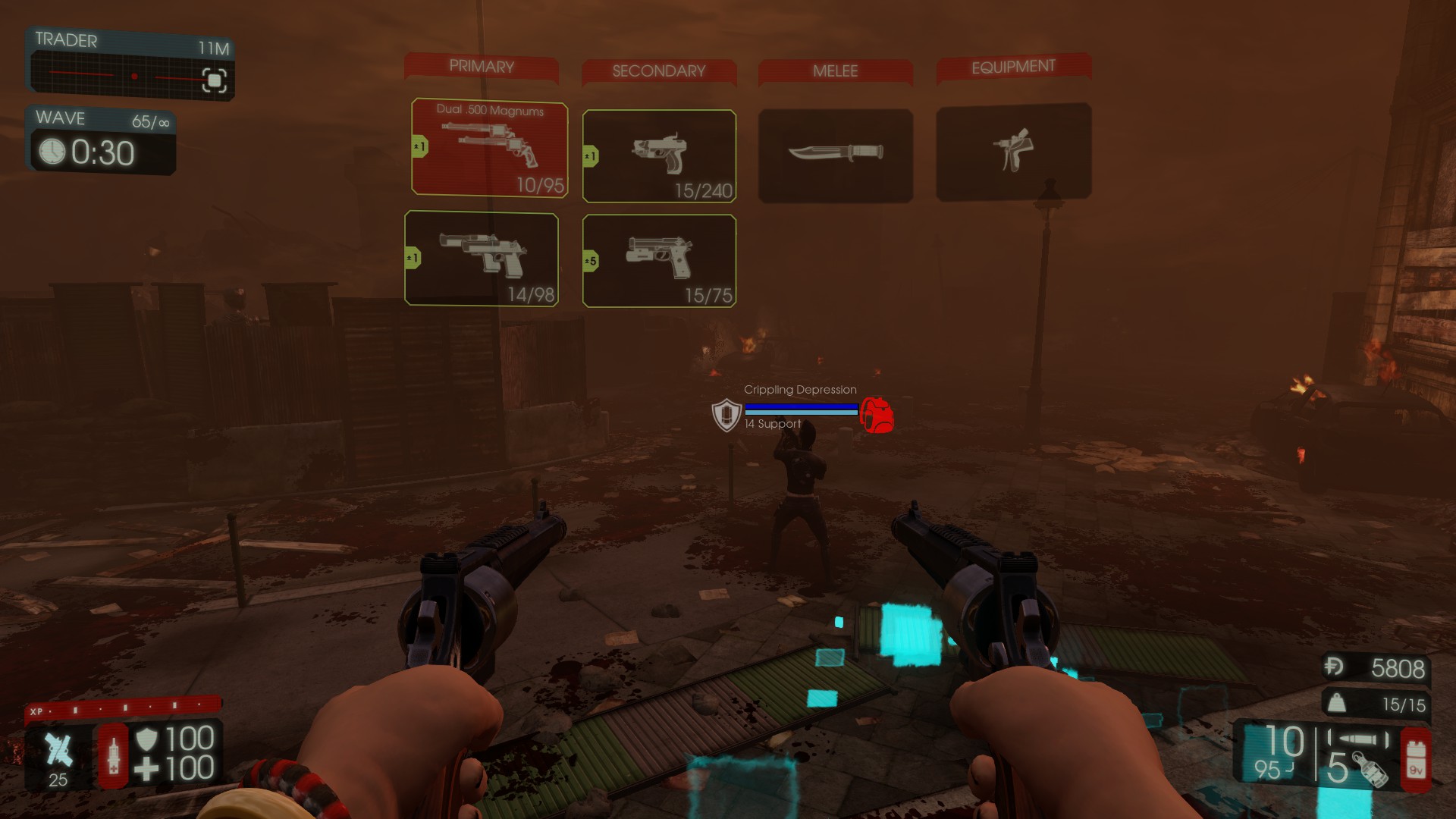
Task: Select the Dual .500 Magnums weapon slot
Action: [x=489, y=148]
